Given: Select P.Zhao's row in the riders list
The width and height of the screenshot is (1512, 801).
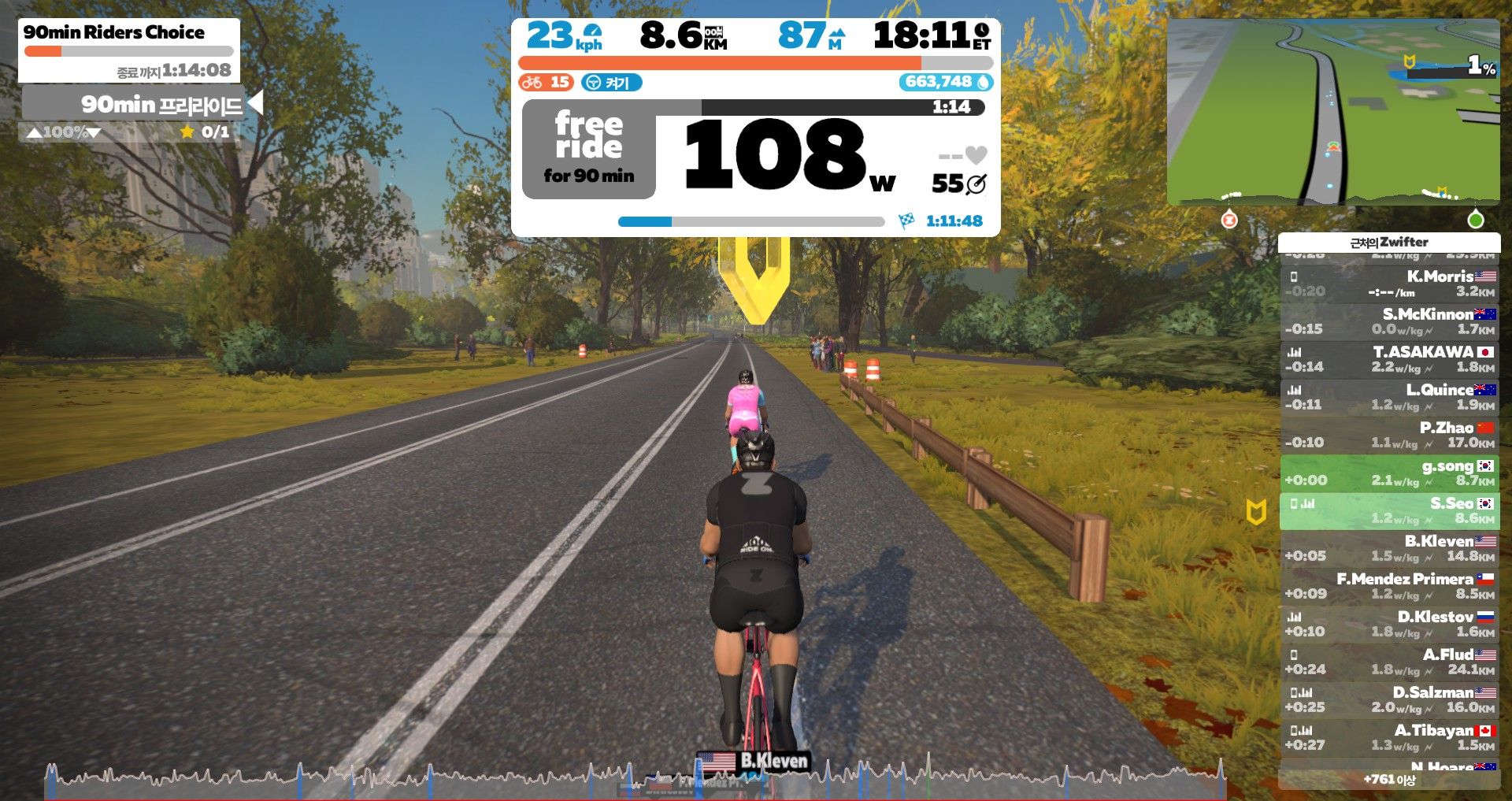Looking at the screenshot, I should click(1389, 435).
